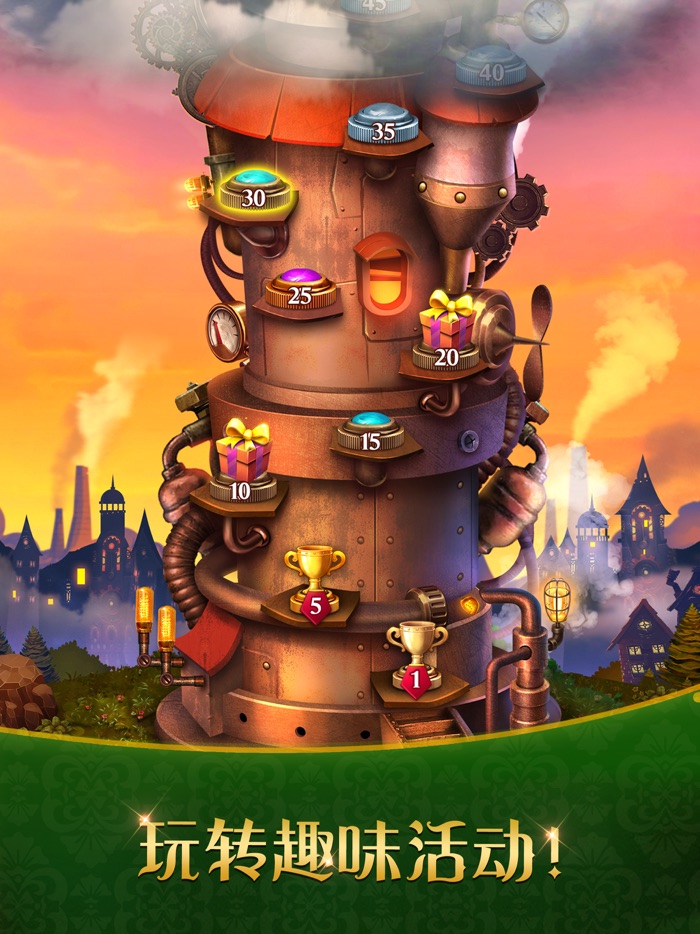Image resolution: width=700 pixels, height=934 pixels.
Task: Choose the level 15 blue button node
Action: click(x=371, y=432)
